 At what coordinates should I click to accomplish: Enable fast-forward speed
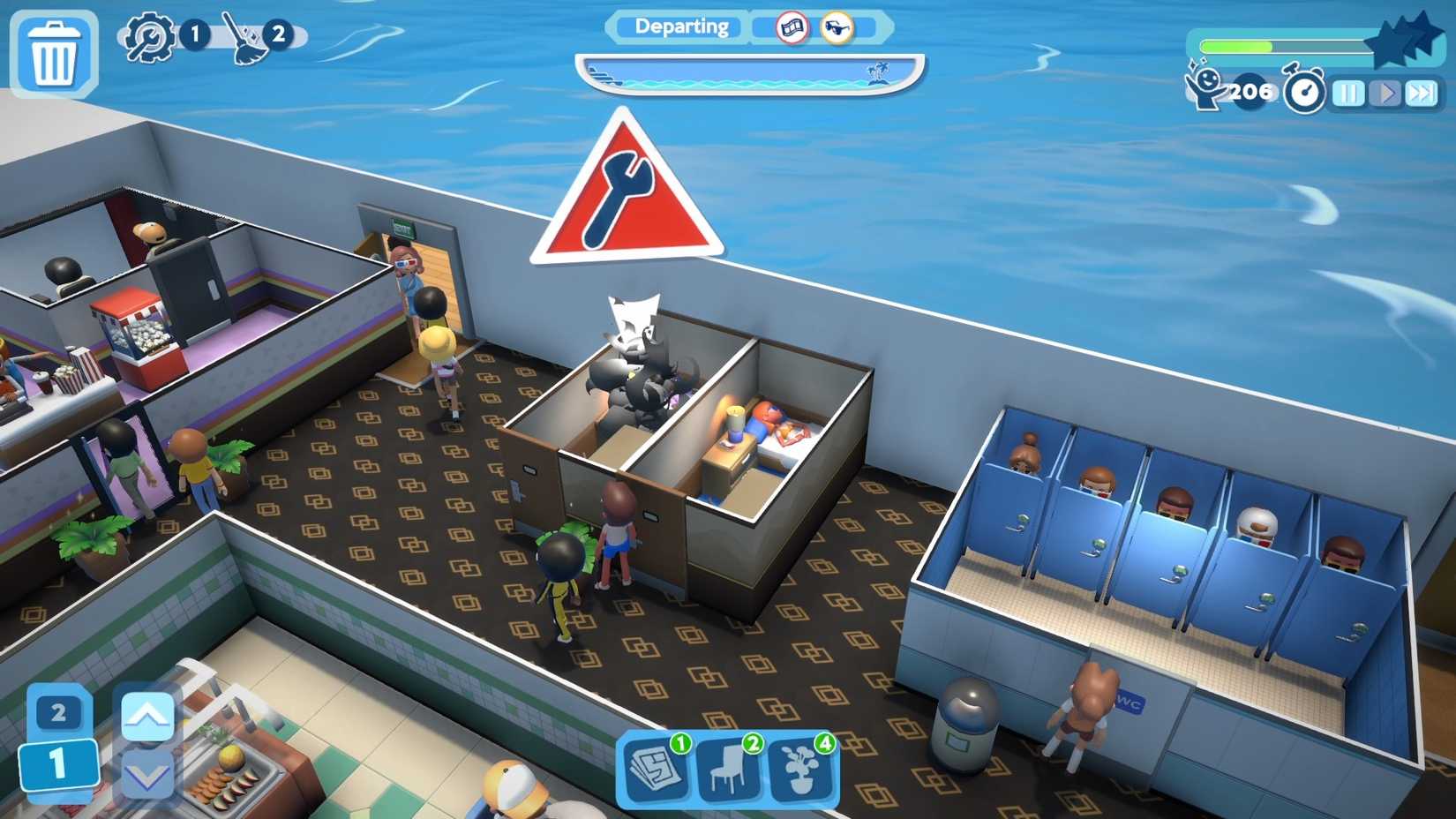click(x=1422, y=93)
